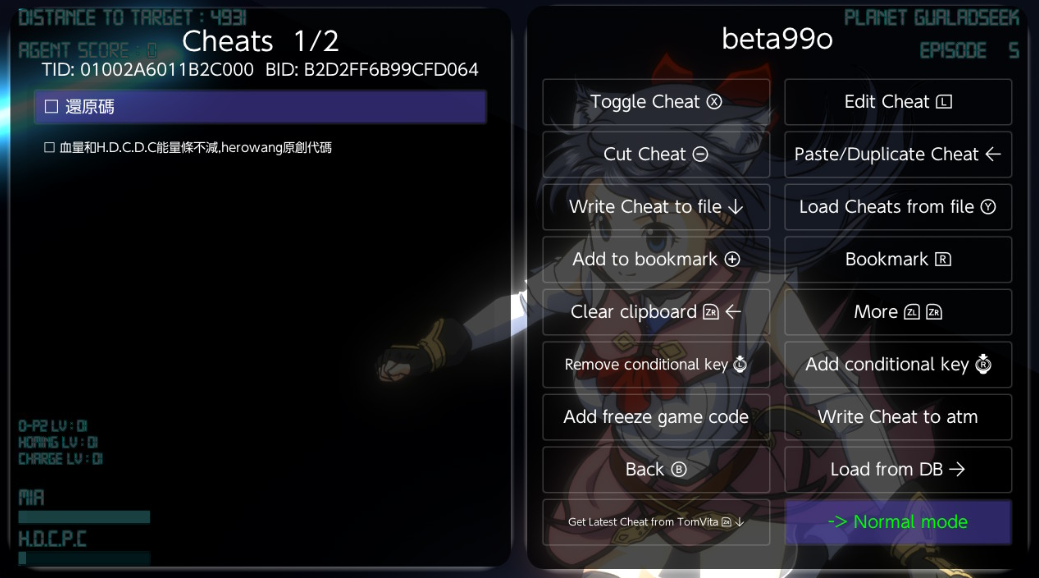Open Load from DB
Screen dimensions: 1039x578
[898, 469]
